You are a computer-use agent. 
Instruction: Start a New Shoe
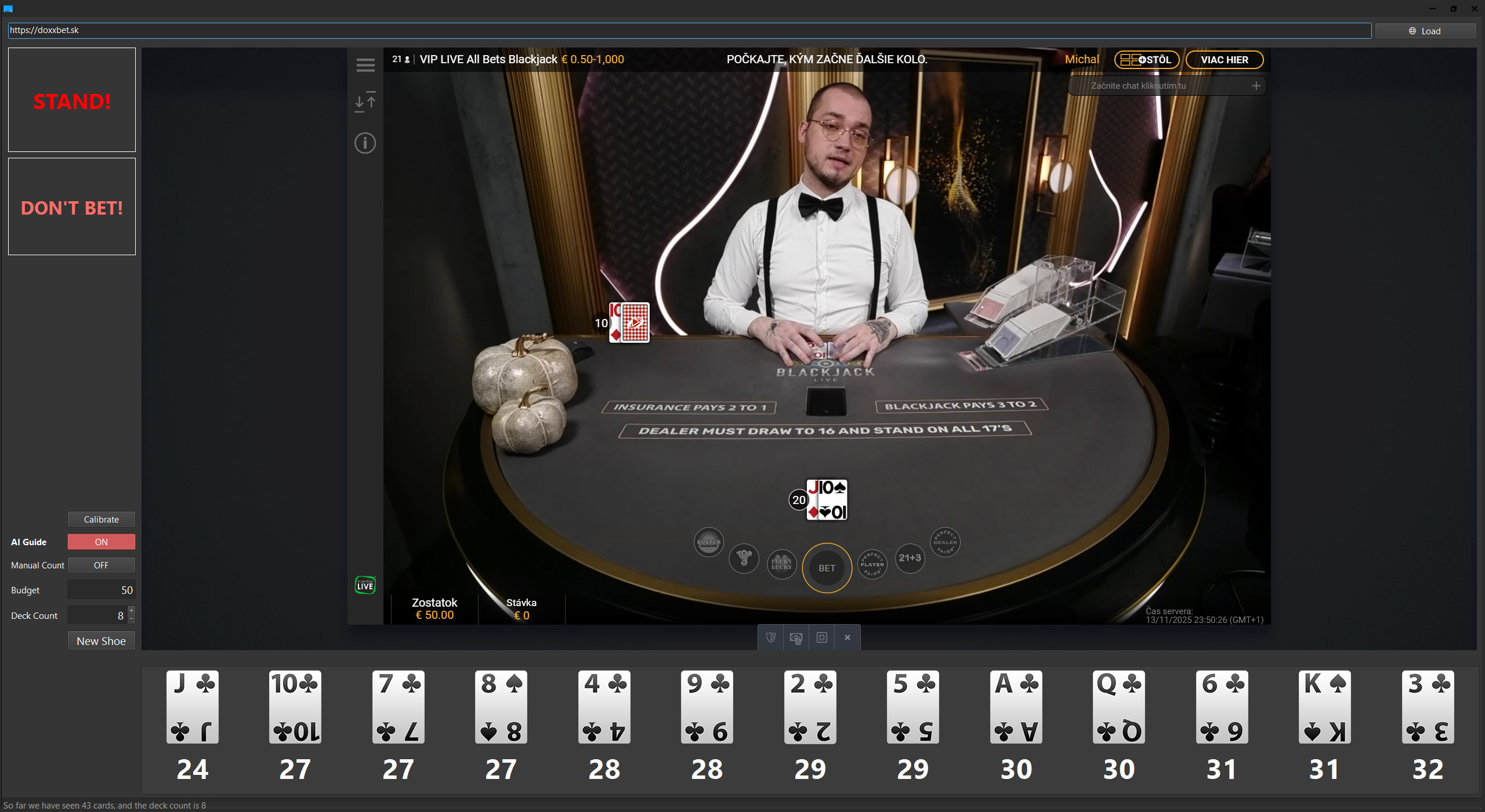(x=101, y=641)
